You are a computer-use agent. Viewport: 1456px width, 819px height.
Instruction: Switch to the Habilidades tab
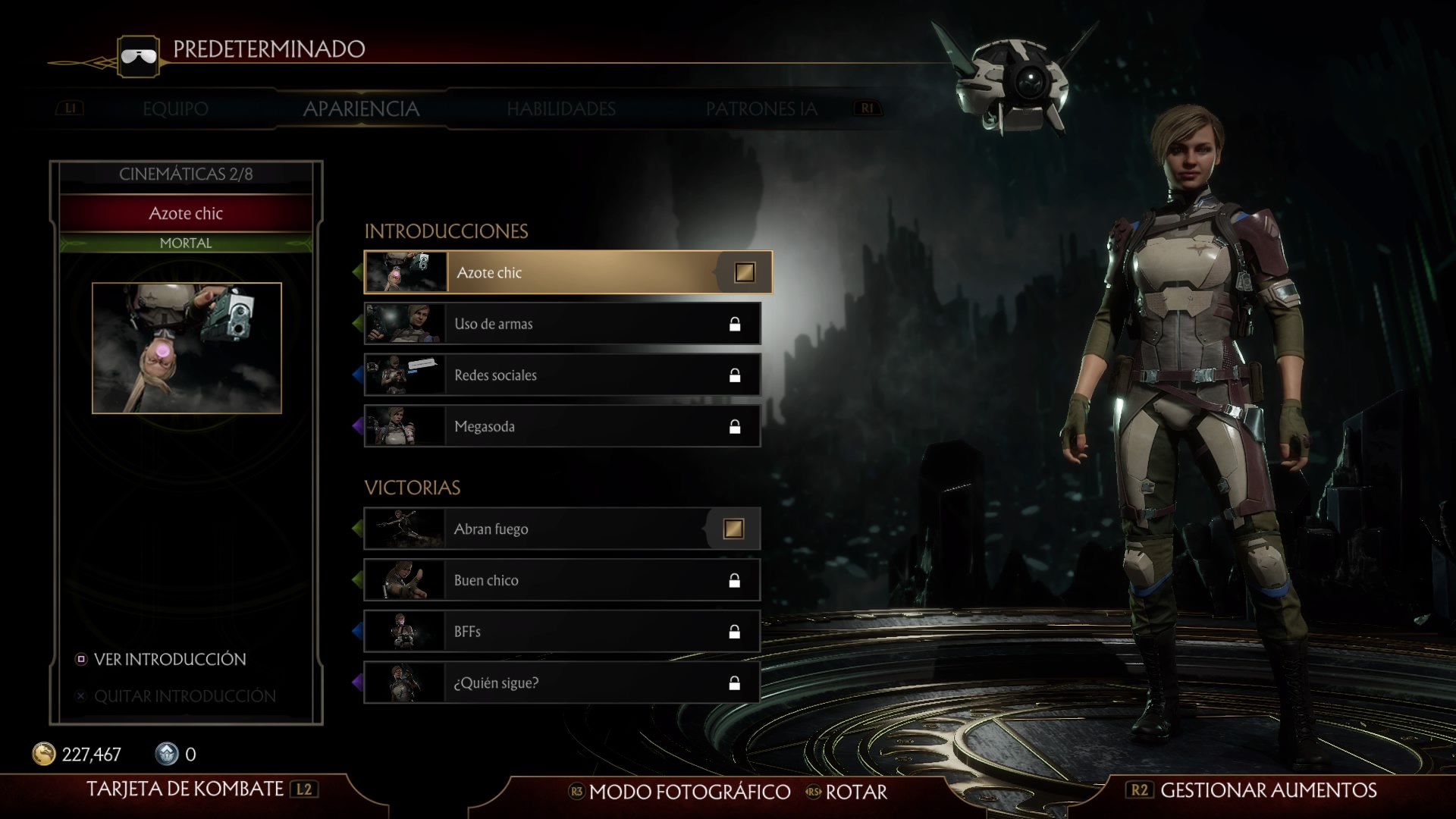[561, 109]
